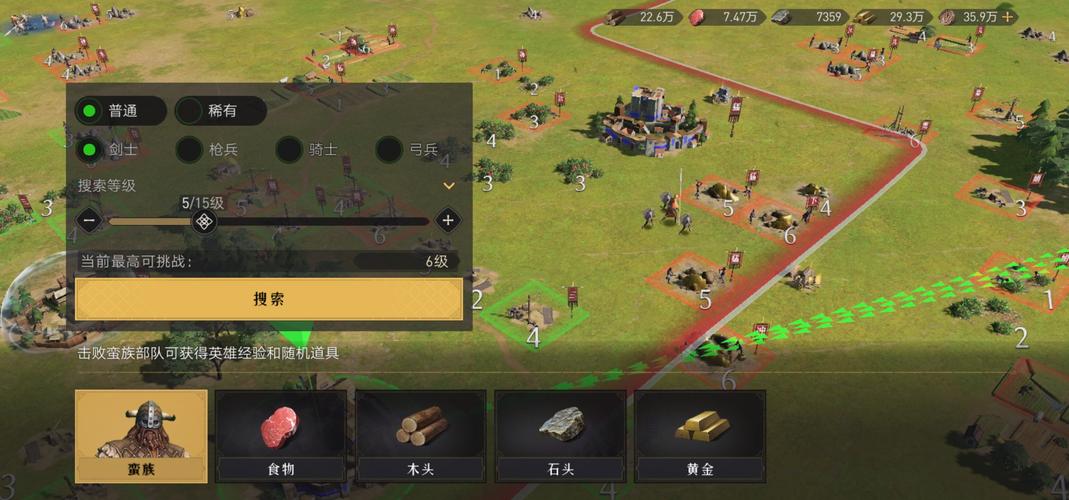Add more currency with the top-right plus
The height and width of the screenshot is (500, 1069).
click(1007, 16)
